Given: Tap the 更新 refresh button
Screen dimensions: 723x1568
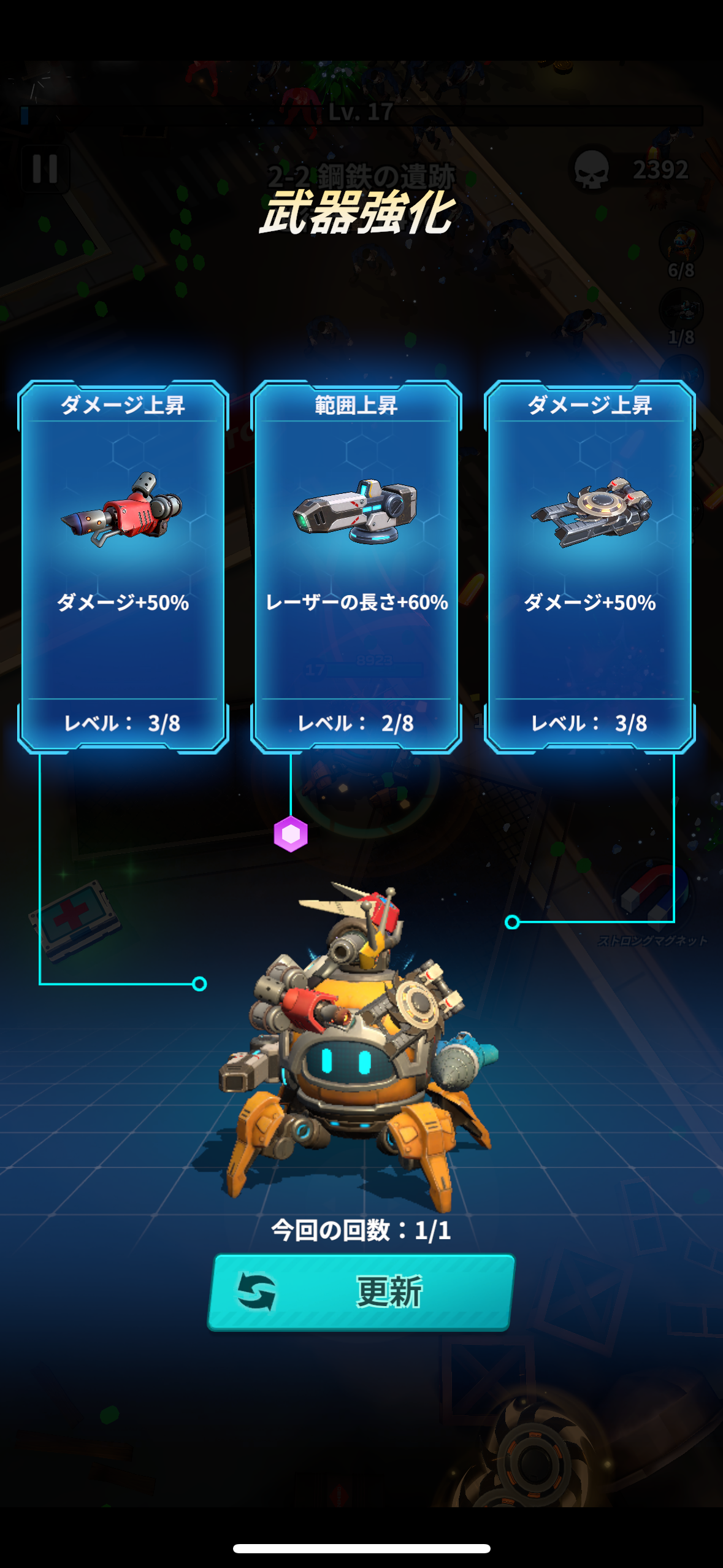Looking at the screenshot, I should (361, 1291).
